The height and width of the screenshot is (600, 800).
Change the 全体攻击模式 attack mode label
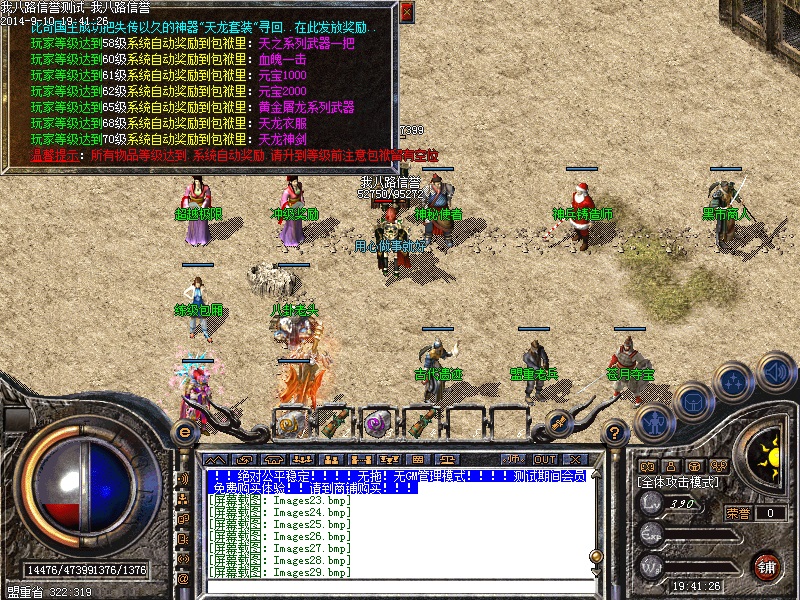677,482
